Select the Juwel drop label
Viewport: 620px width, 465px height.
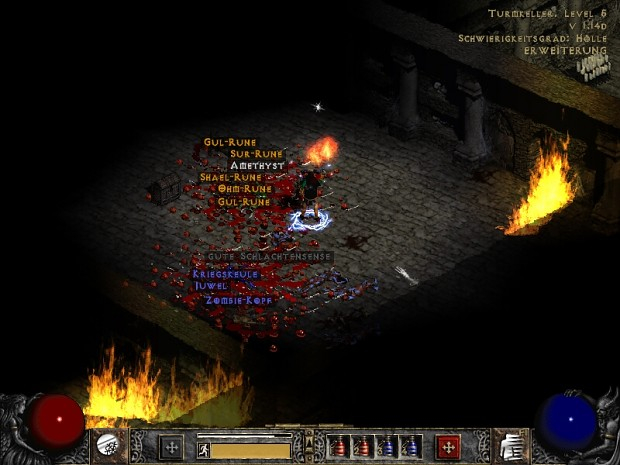pos(211,285)
